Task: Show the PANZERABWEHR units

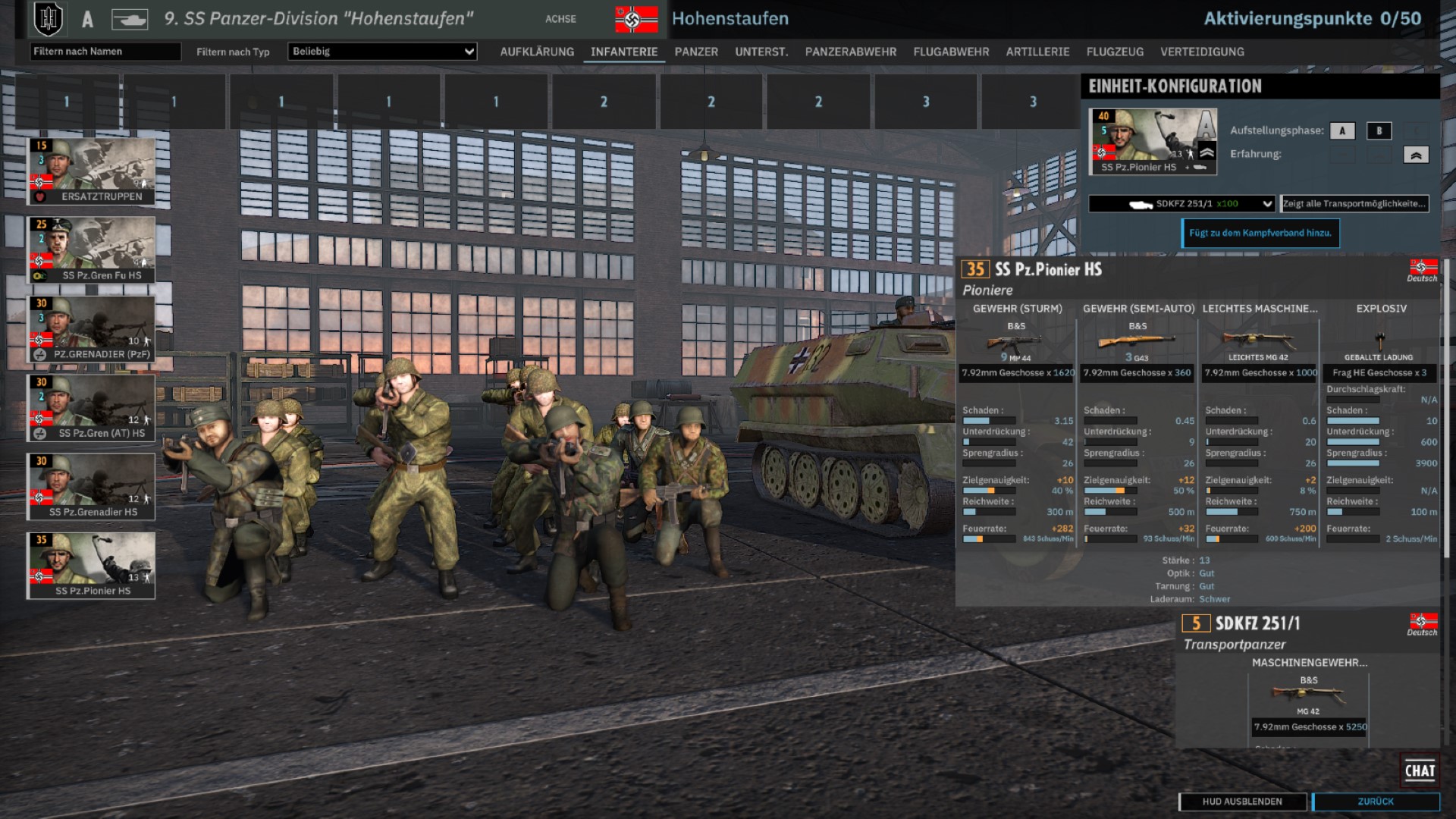Action: coord(851,52)
